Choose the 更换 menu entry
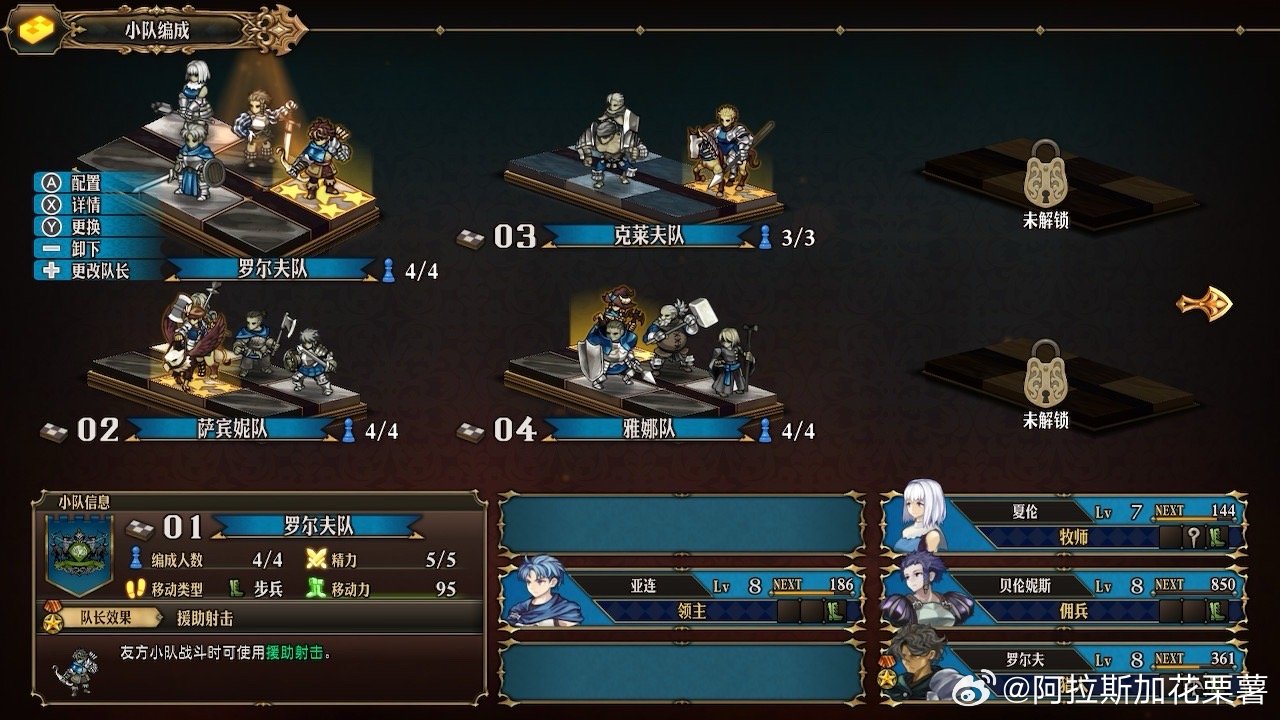The image size is (1280, 720). tap(85, 228)
